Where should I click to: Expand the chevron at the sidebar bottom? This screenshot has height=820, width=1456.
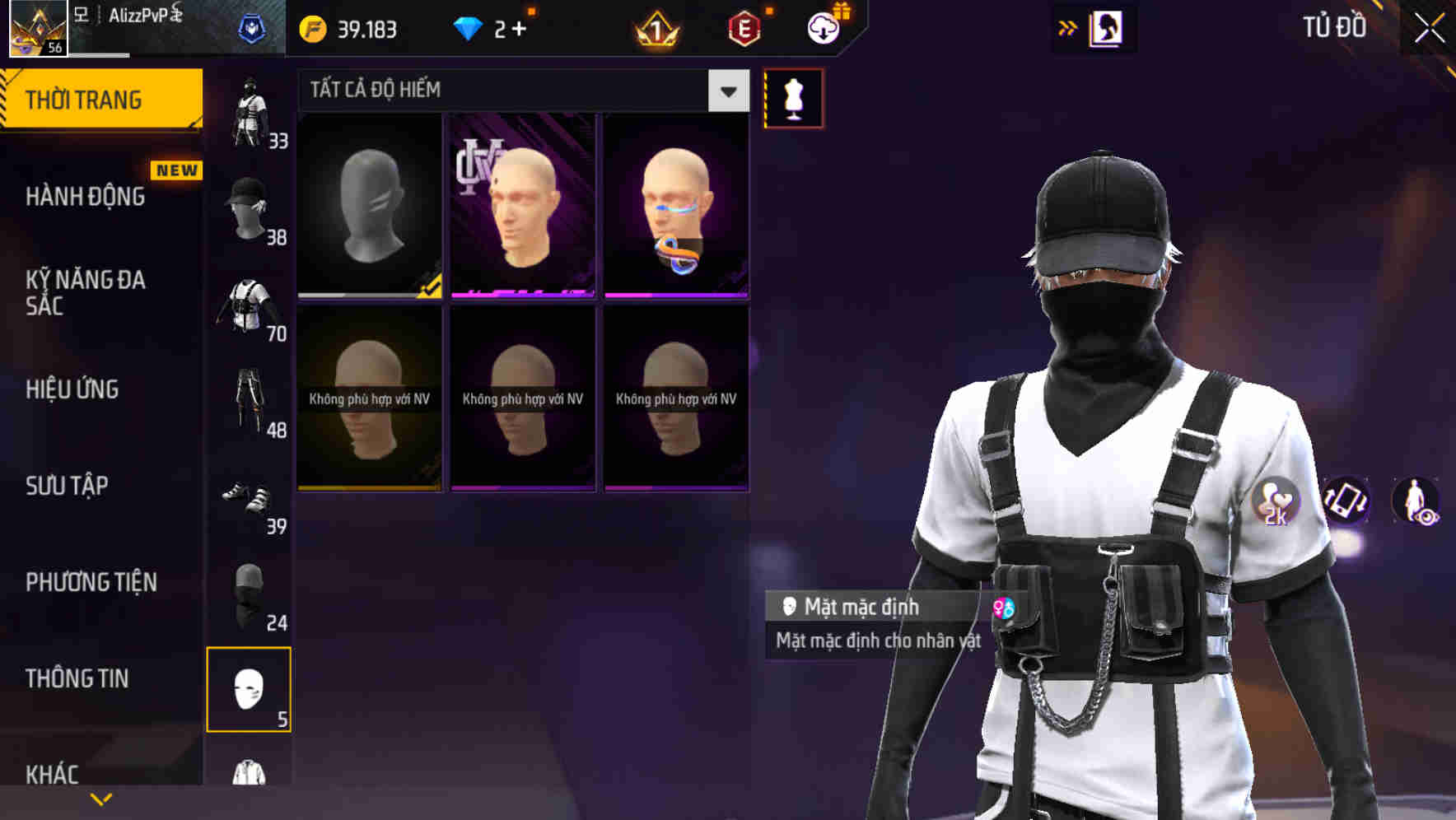point(100,798)
